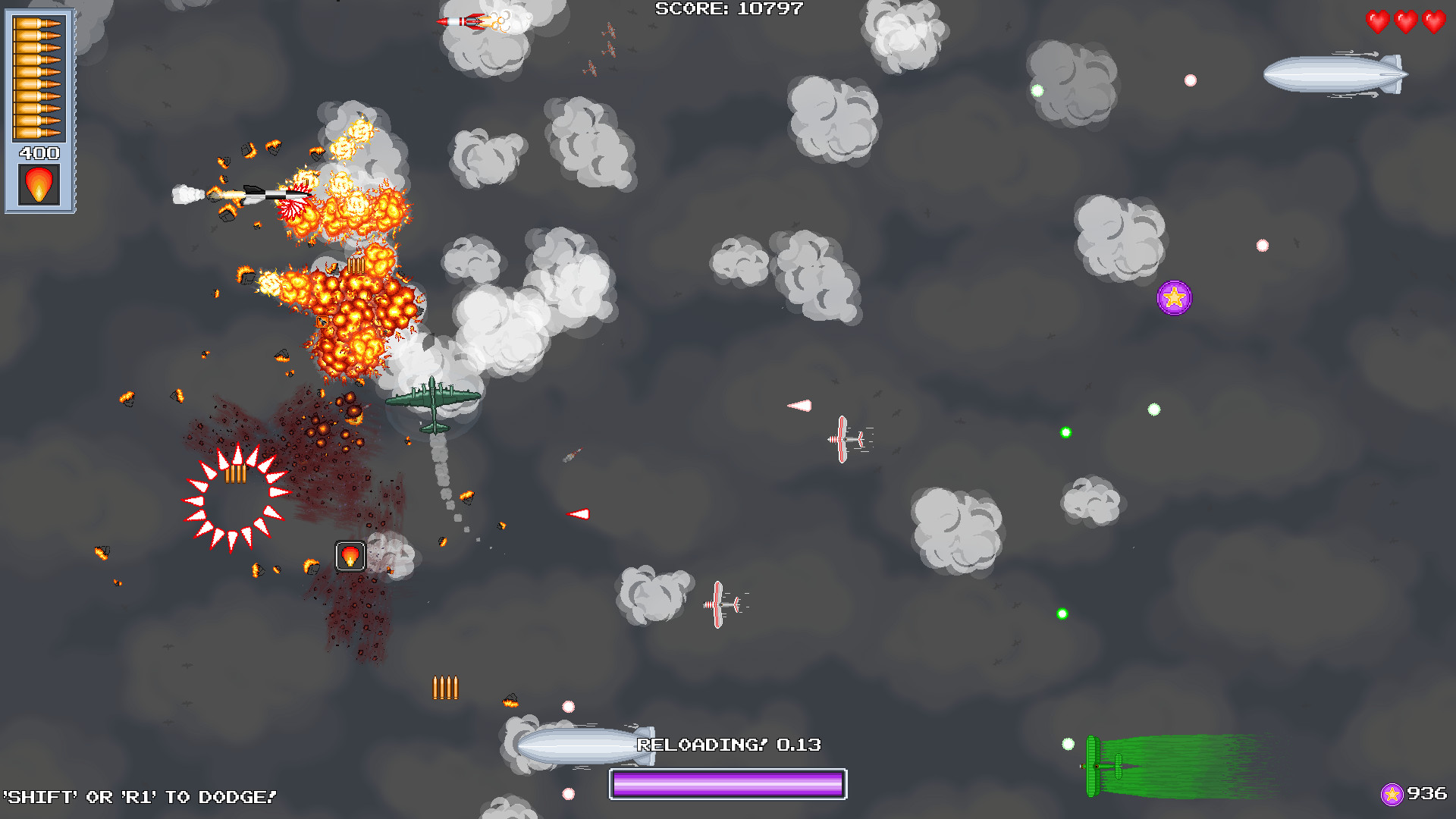The height and width of the screenshot is (819, 1456).
Task: Select the bullet ammo gauge icon
Action: 39,76
